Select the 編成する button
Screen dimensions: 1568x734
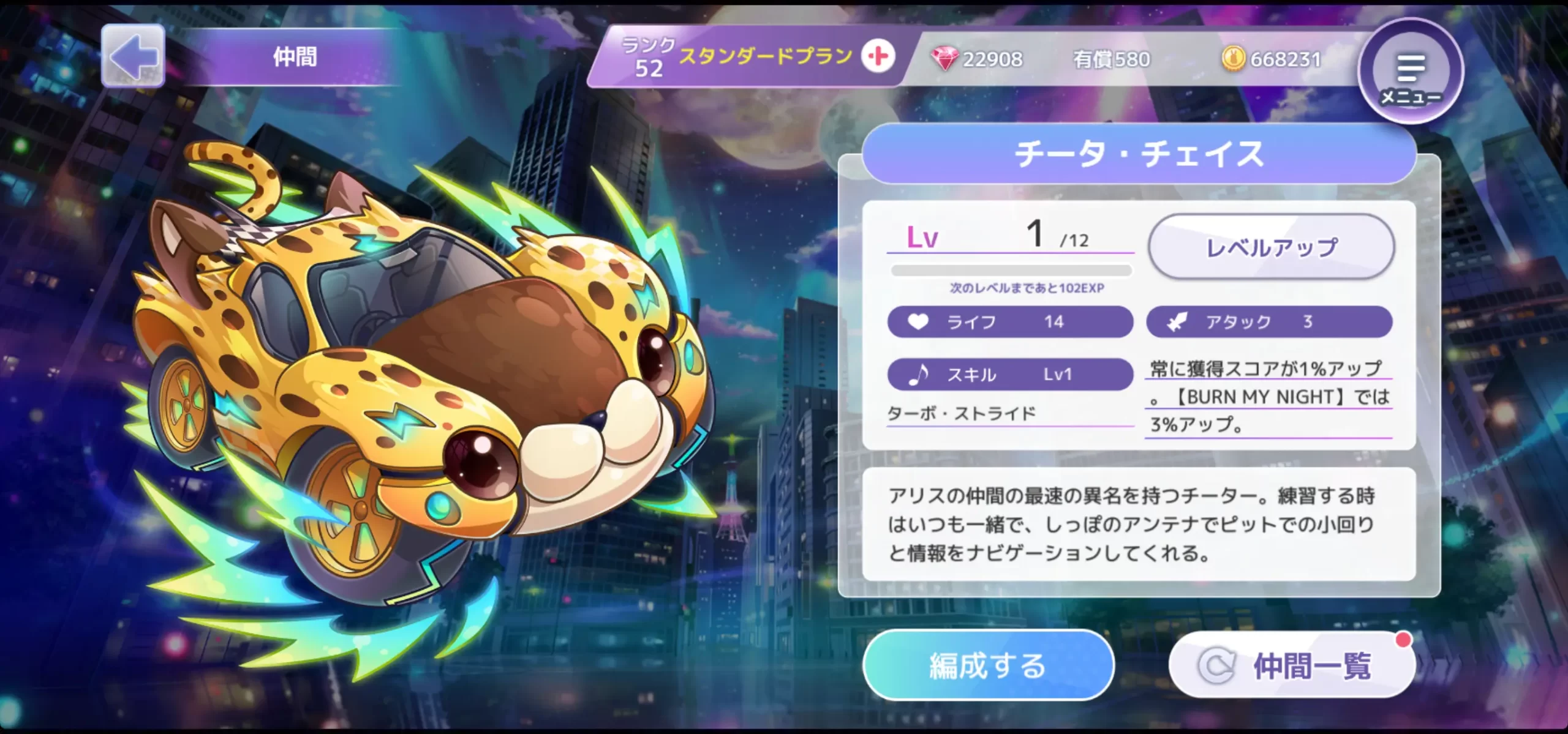988,665
